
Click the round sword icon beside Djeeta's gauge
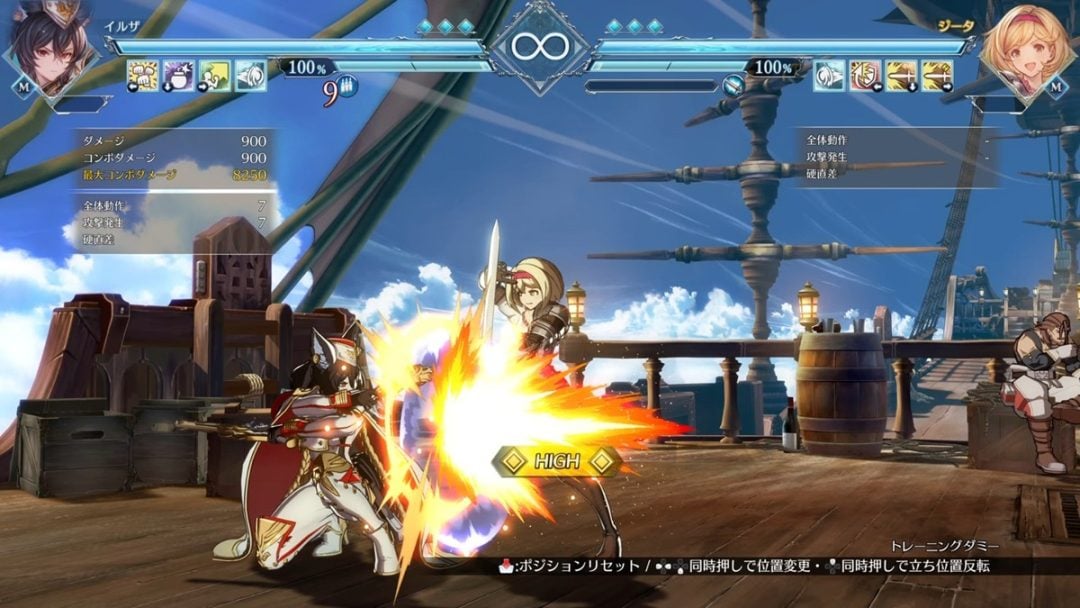click(735, 85)
